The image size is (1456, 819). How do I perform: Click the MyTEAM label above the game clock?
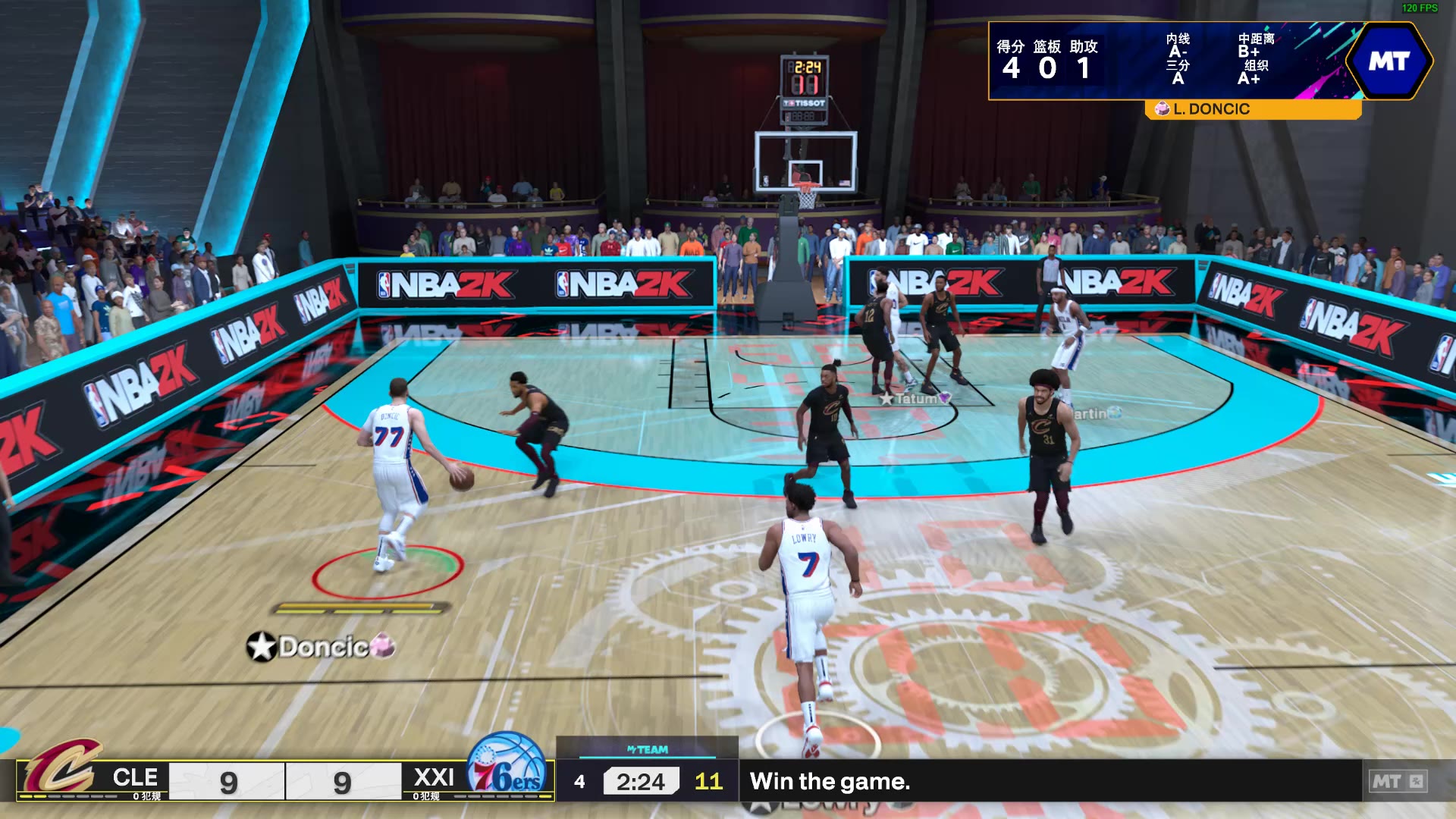pyautogui.click(x=648, y=749)
